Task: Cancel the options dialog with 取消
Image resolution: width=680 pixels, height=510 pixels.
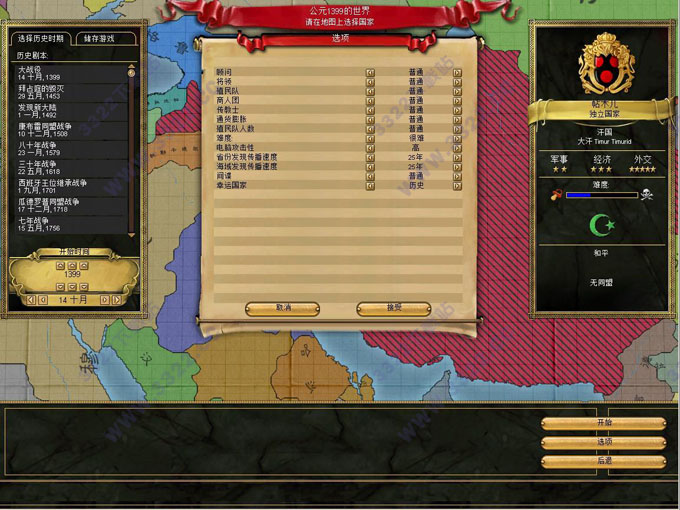Action: tap(283, 308)
